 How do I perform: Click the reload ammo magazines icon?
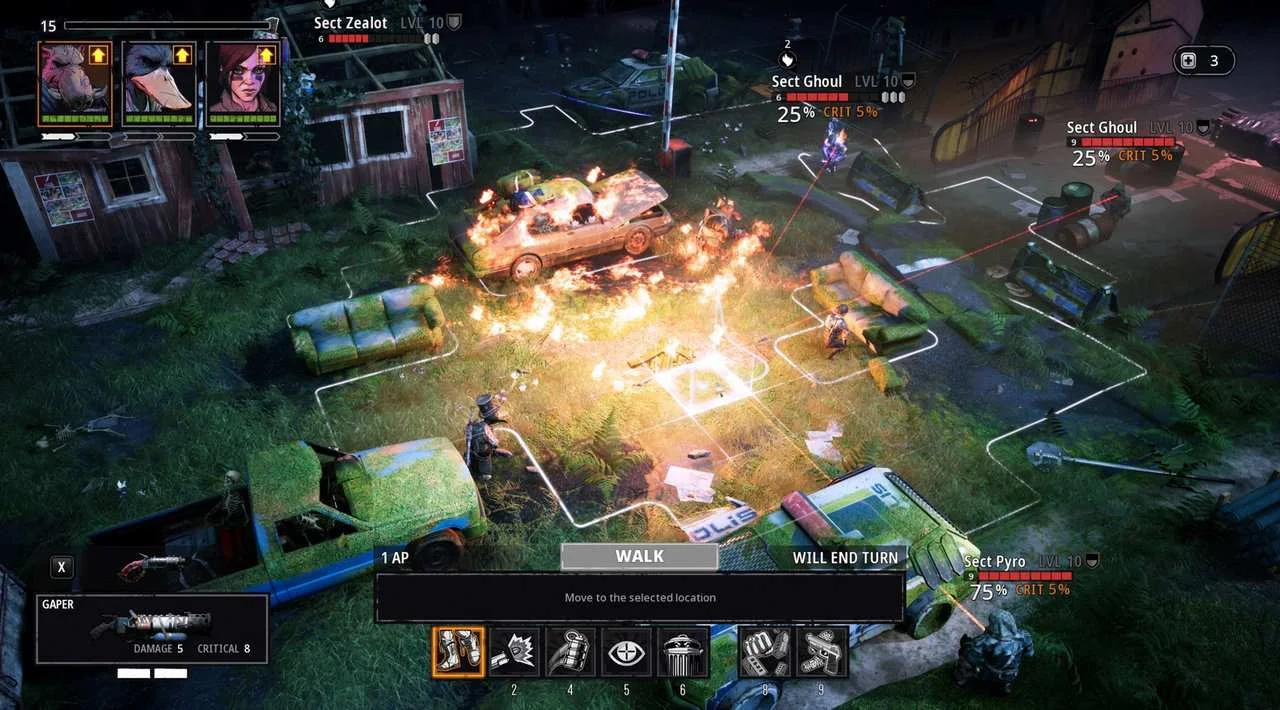coord(765,652)
